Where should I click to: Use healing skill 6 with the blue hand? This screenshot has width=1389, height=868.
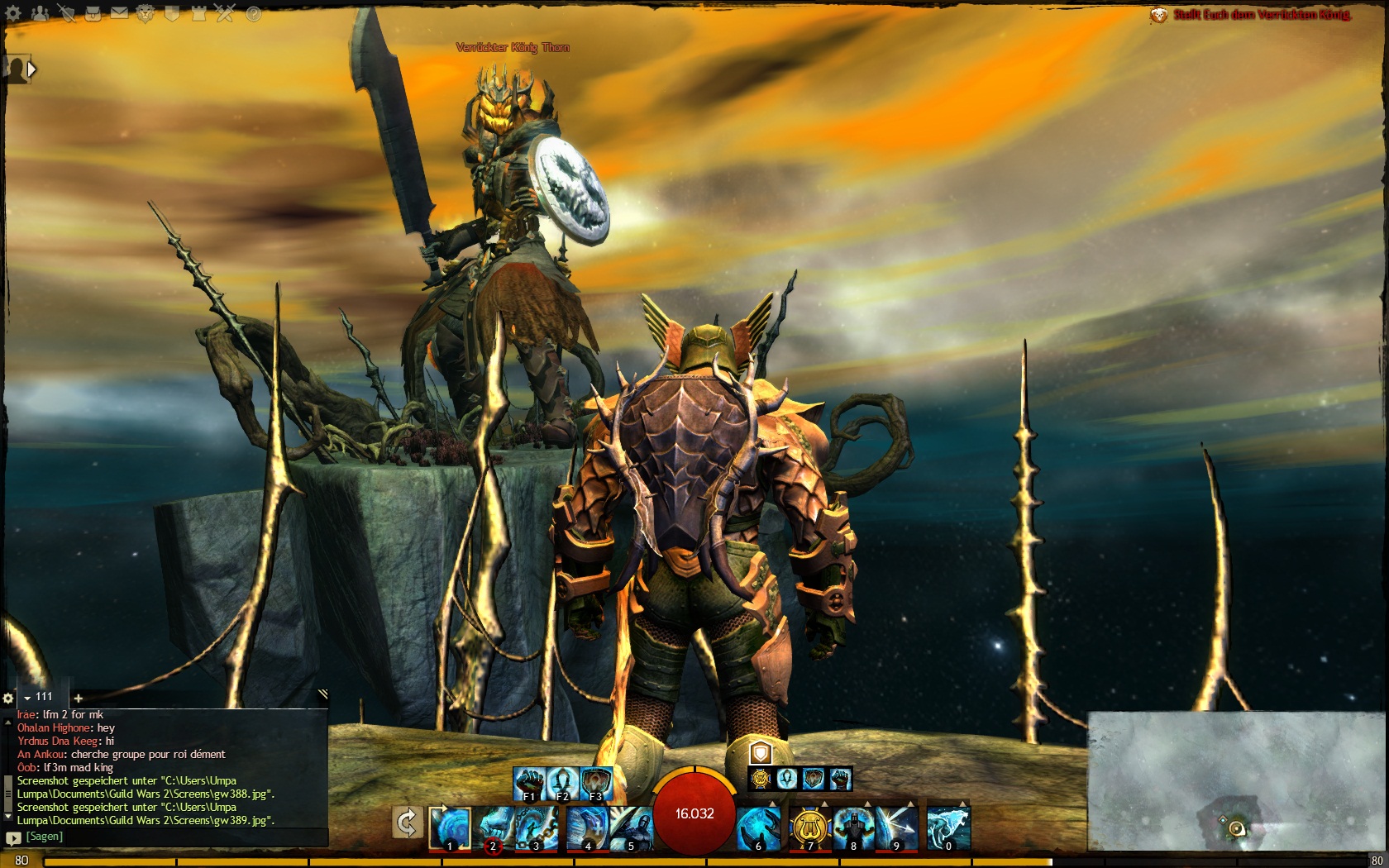coord(759,827)
